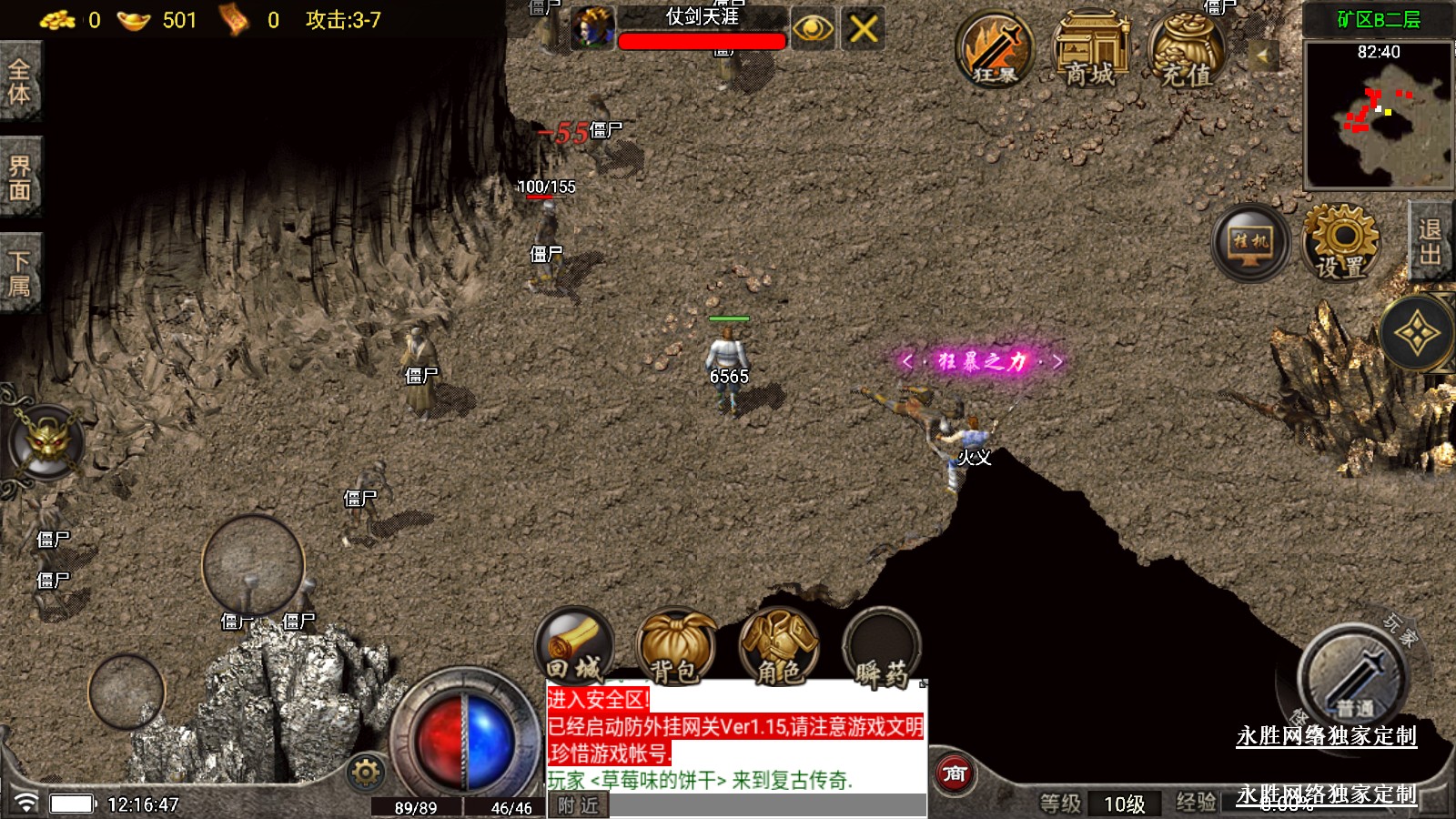Tap the golden demon mask icon

[x=47, y=443]
